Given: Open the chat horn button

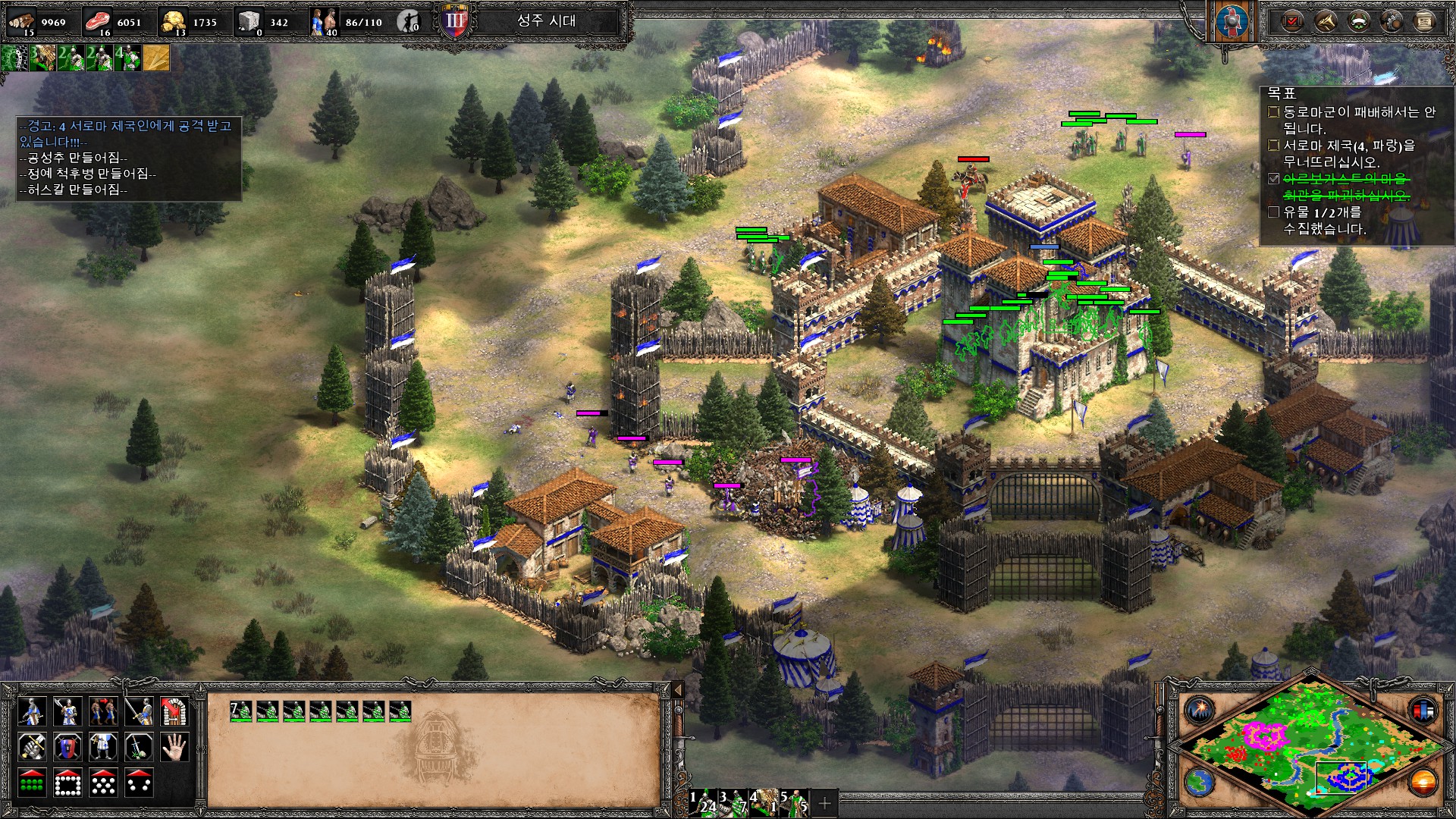Looking at the screenshot, I should [x=1325, y=21].
